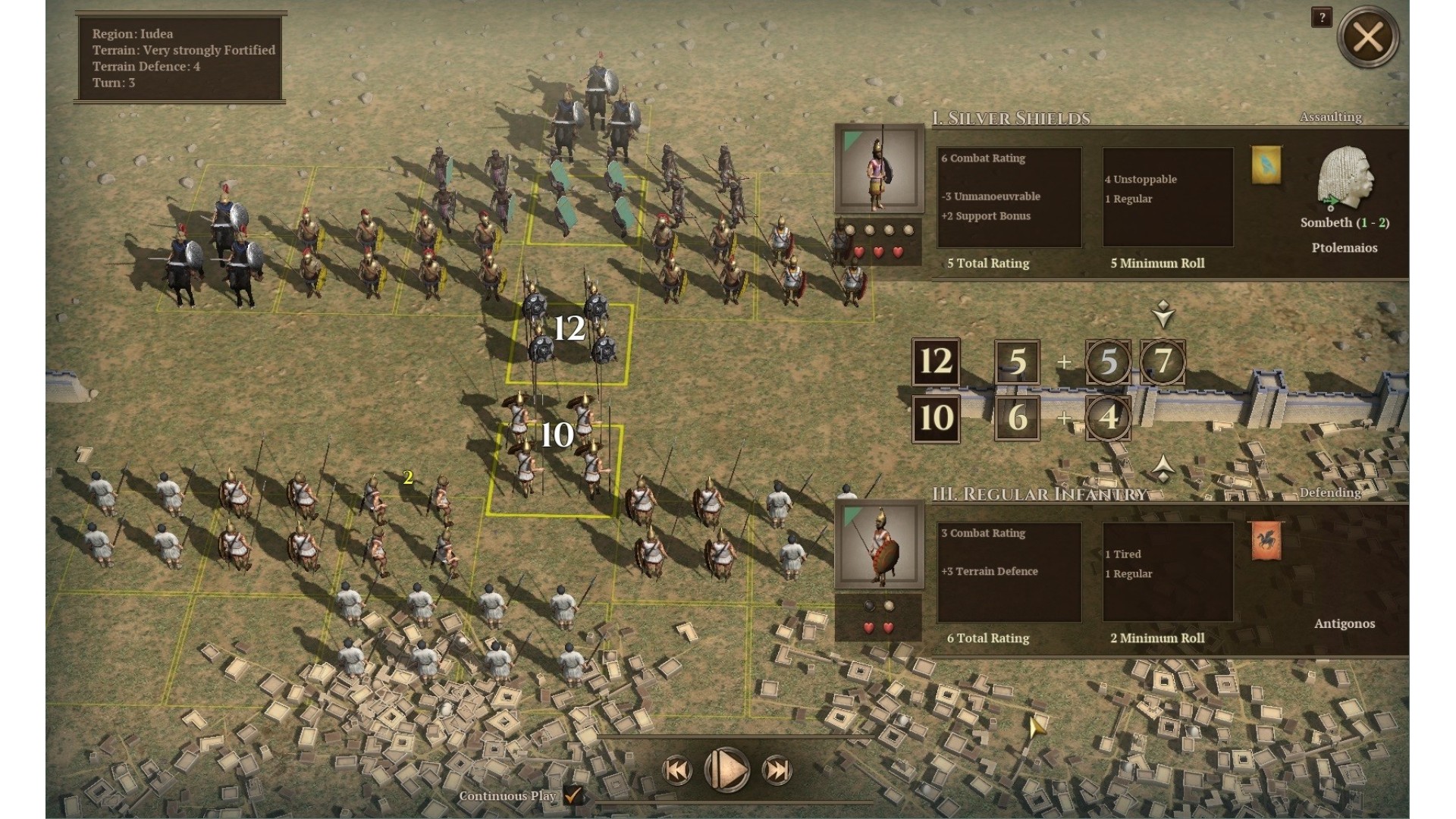Select the Silver Shields unit portrait

pos(879,170)
